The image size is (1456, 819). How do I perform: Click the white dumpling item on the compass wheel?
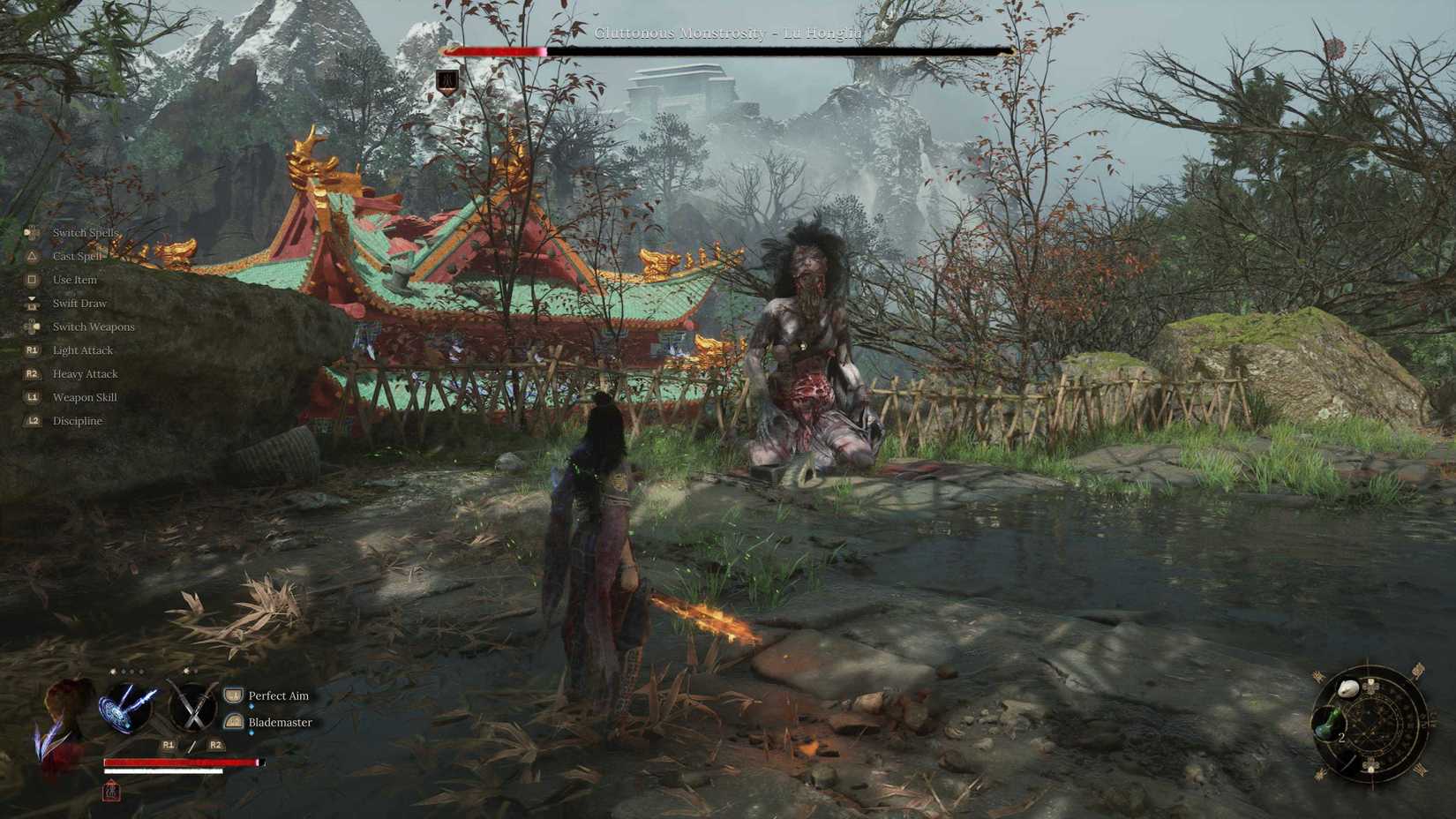coord(1348,687)
